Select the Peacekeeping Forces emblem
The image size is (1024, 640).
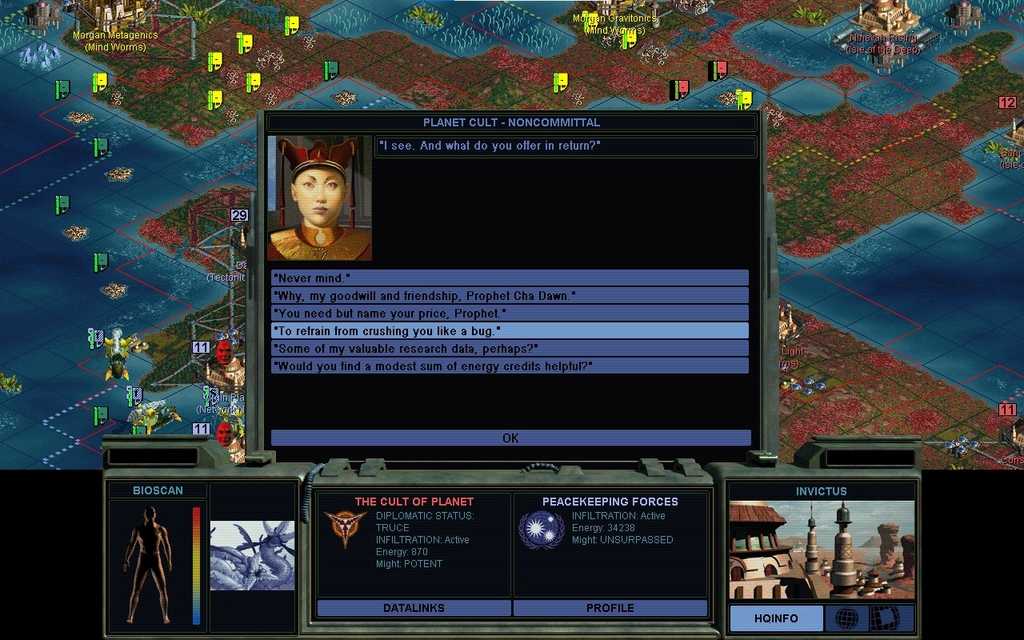(540, 529)
